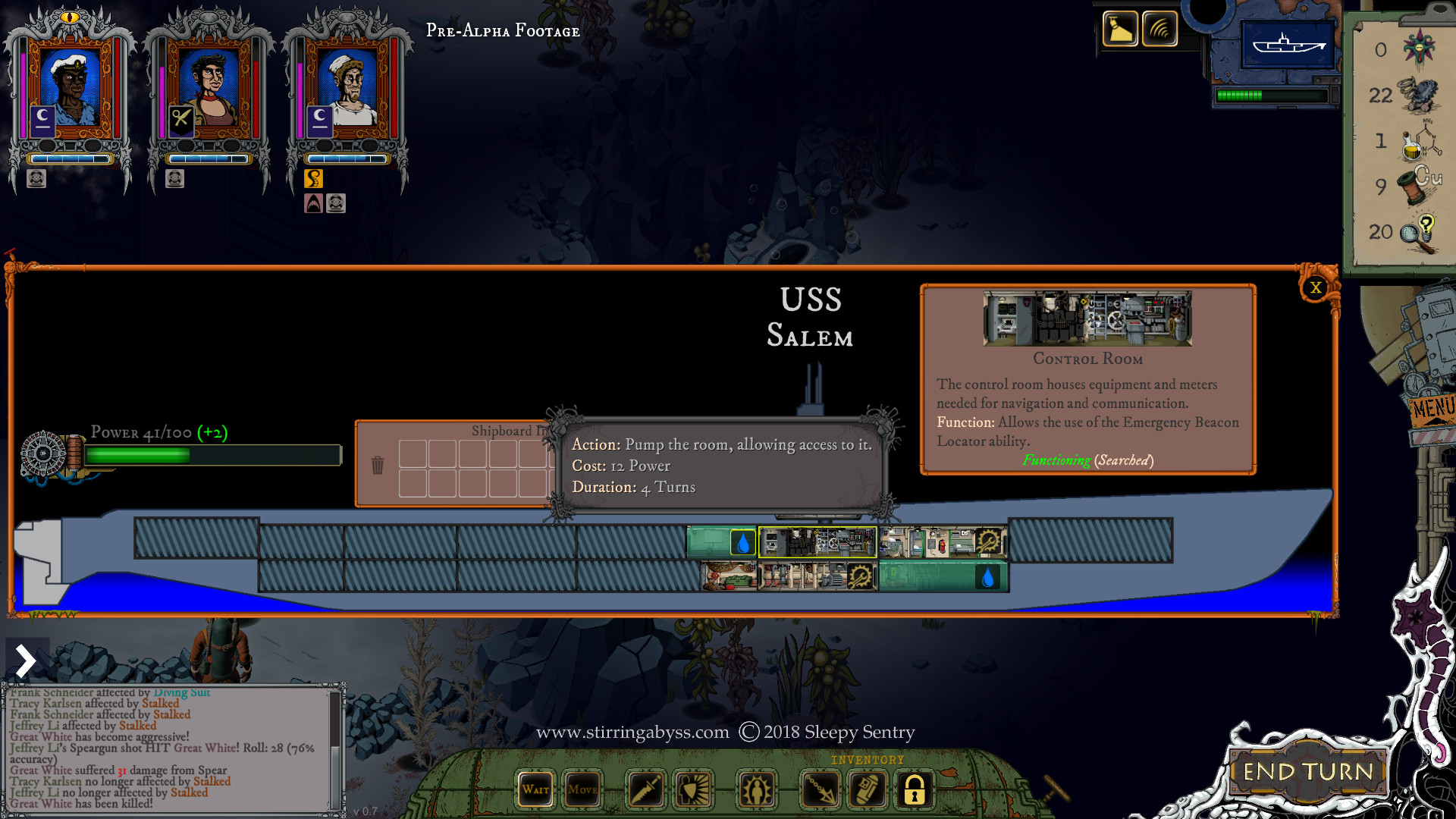Activate the sonar ping button
This screenshot has height=819, width=1456.
click(1159, 30)
